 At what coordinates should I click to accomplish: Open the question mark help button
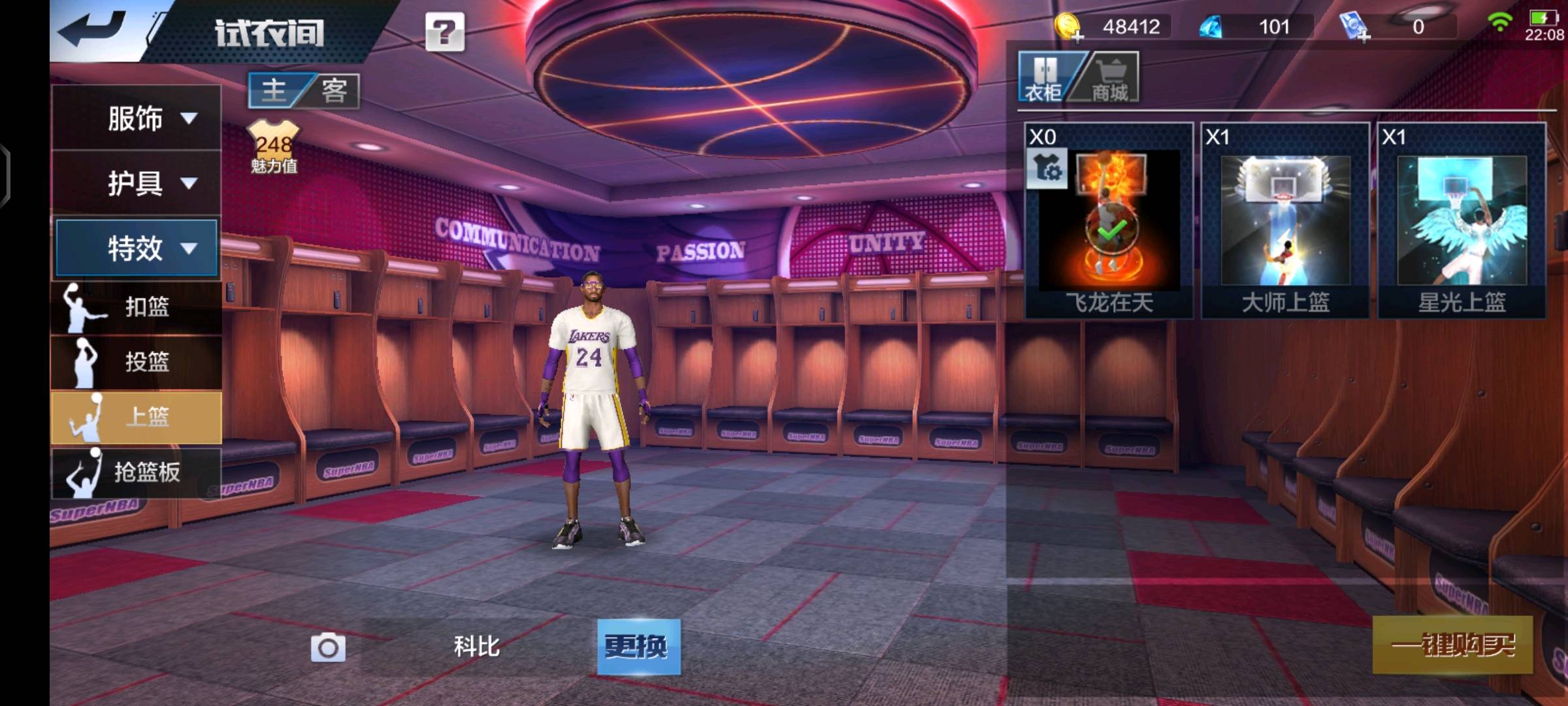[445, 31]
